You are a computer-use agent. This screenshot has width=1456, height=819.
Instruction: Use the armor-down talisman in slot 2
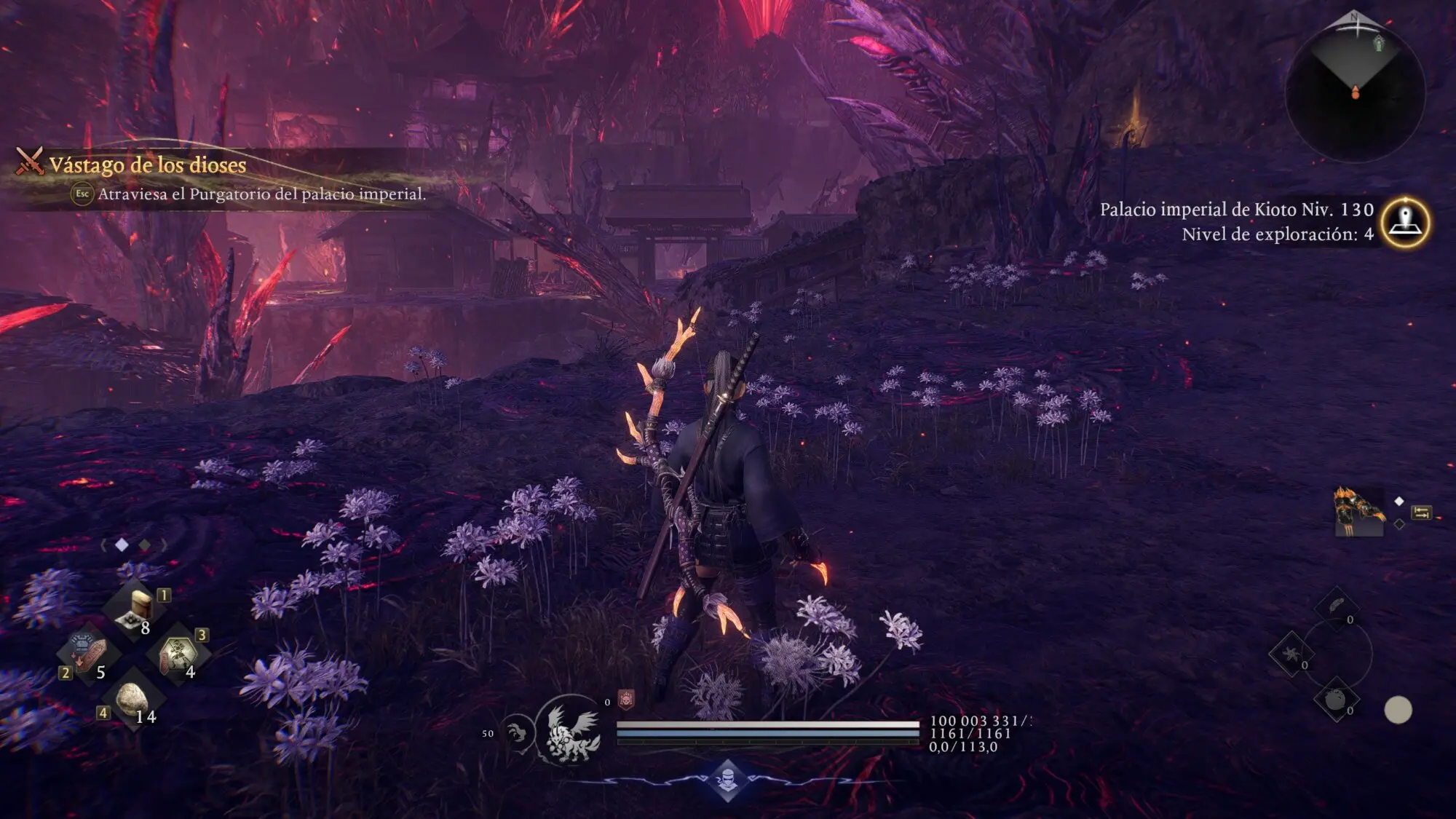(x=89, y=653)
